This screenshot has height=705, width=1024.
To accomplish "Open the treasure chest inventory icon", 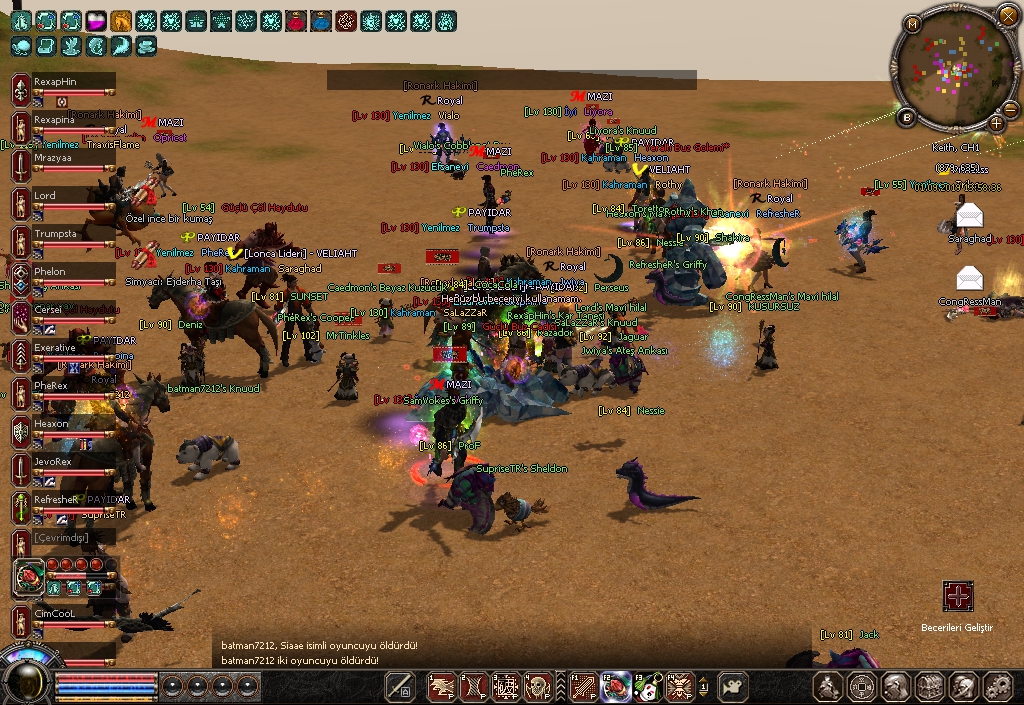I will [930, 686].
